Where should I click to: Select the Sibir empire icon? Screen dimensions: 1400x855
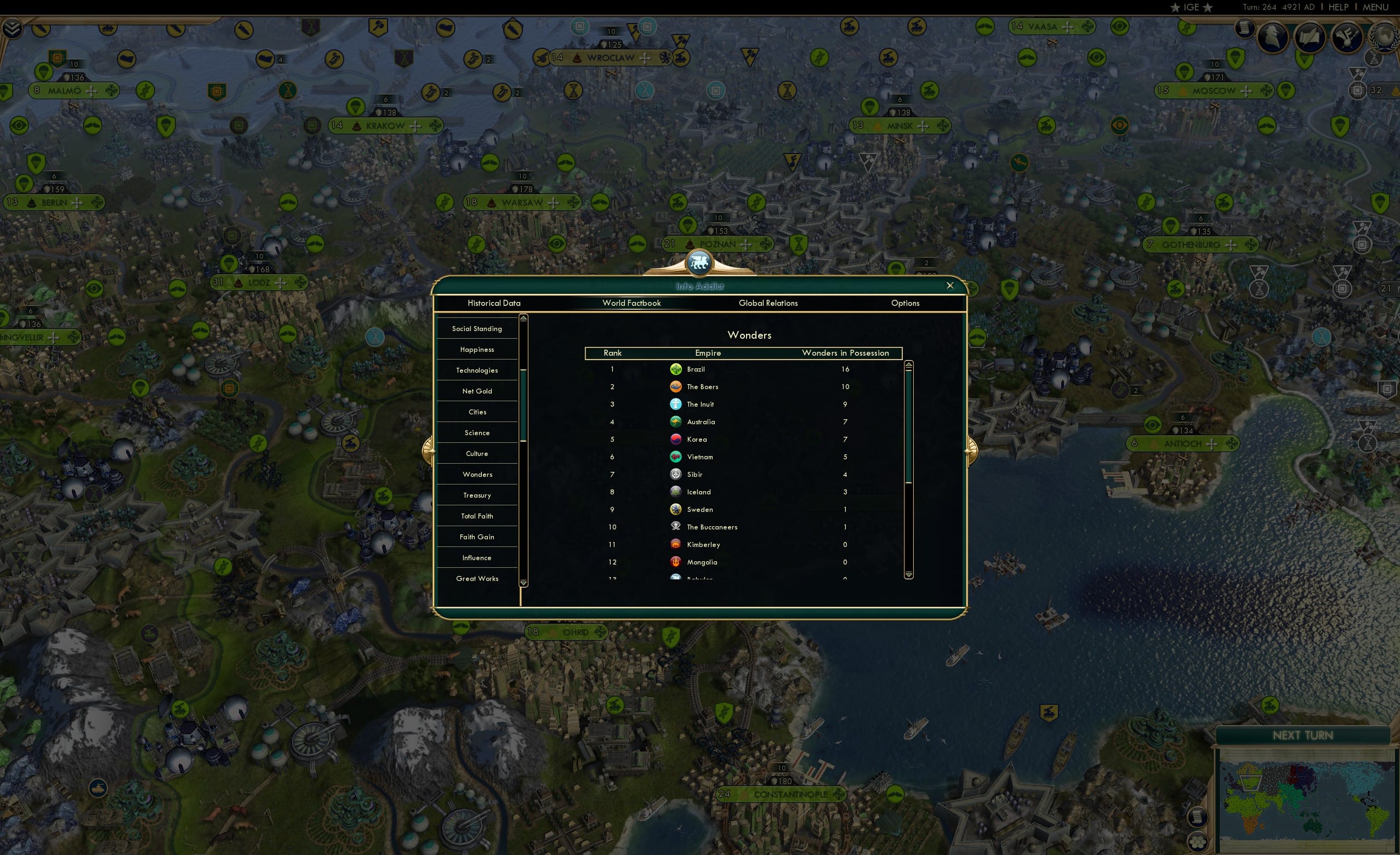click(x=675, y=474)
